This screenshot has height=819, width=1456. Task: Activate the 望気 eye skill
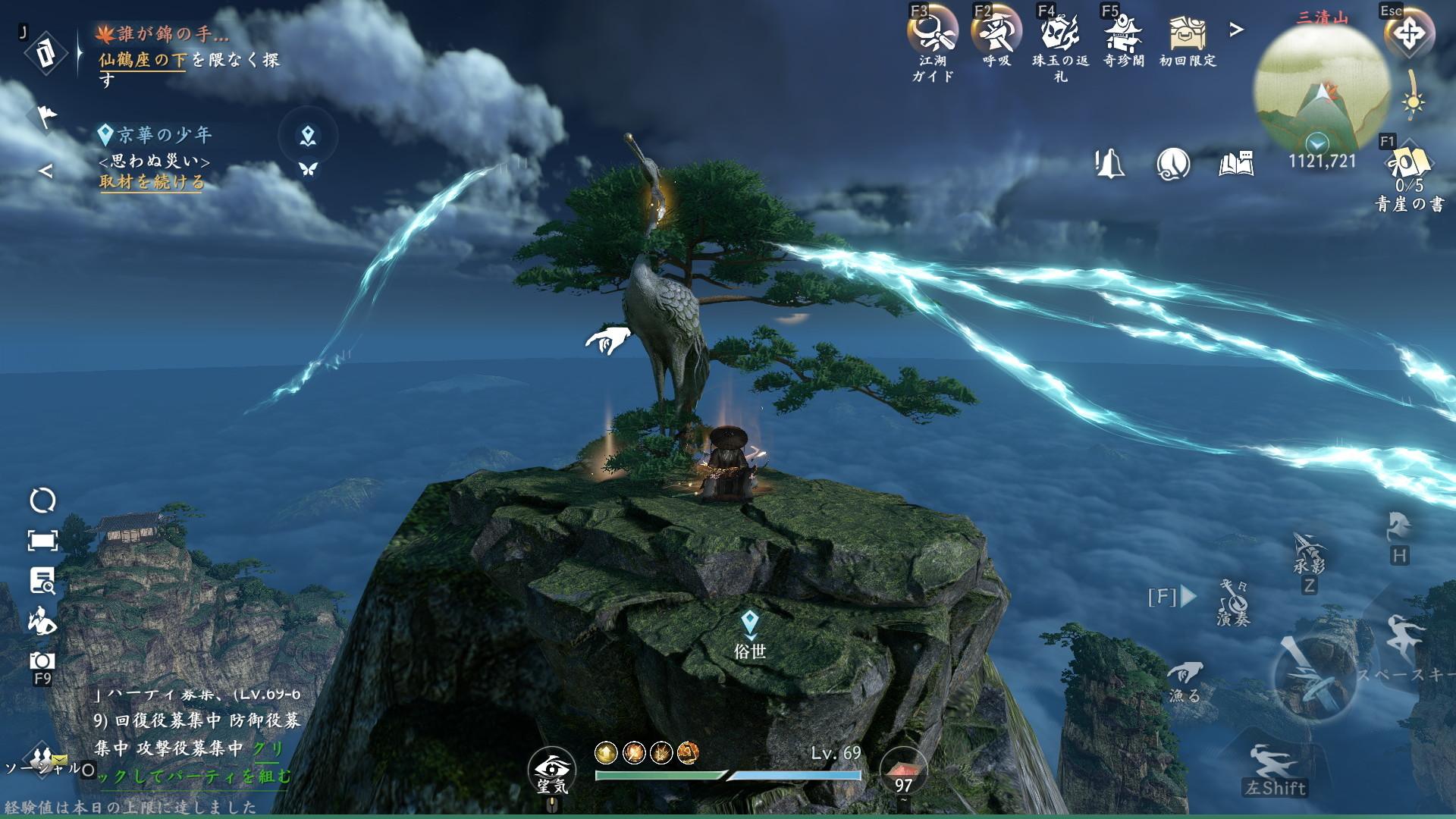(552, 768)
